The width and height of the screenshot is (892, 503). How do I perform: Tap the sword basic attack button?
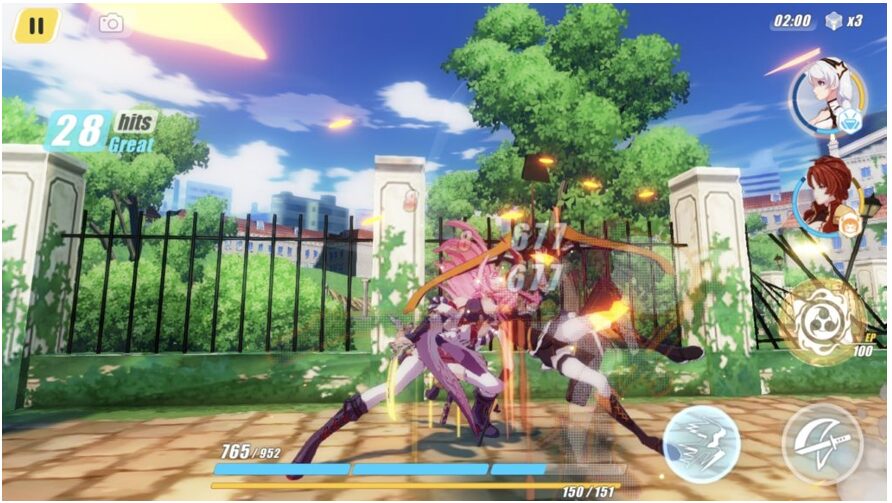pyautogui.click(x=822, y=444)
